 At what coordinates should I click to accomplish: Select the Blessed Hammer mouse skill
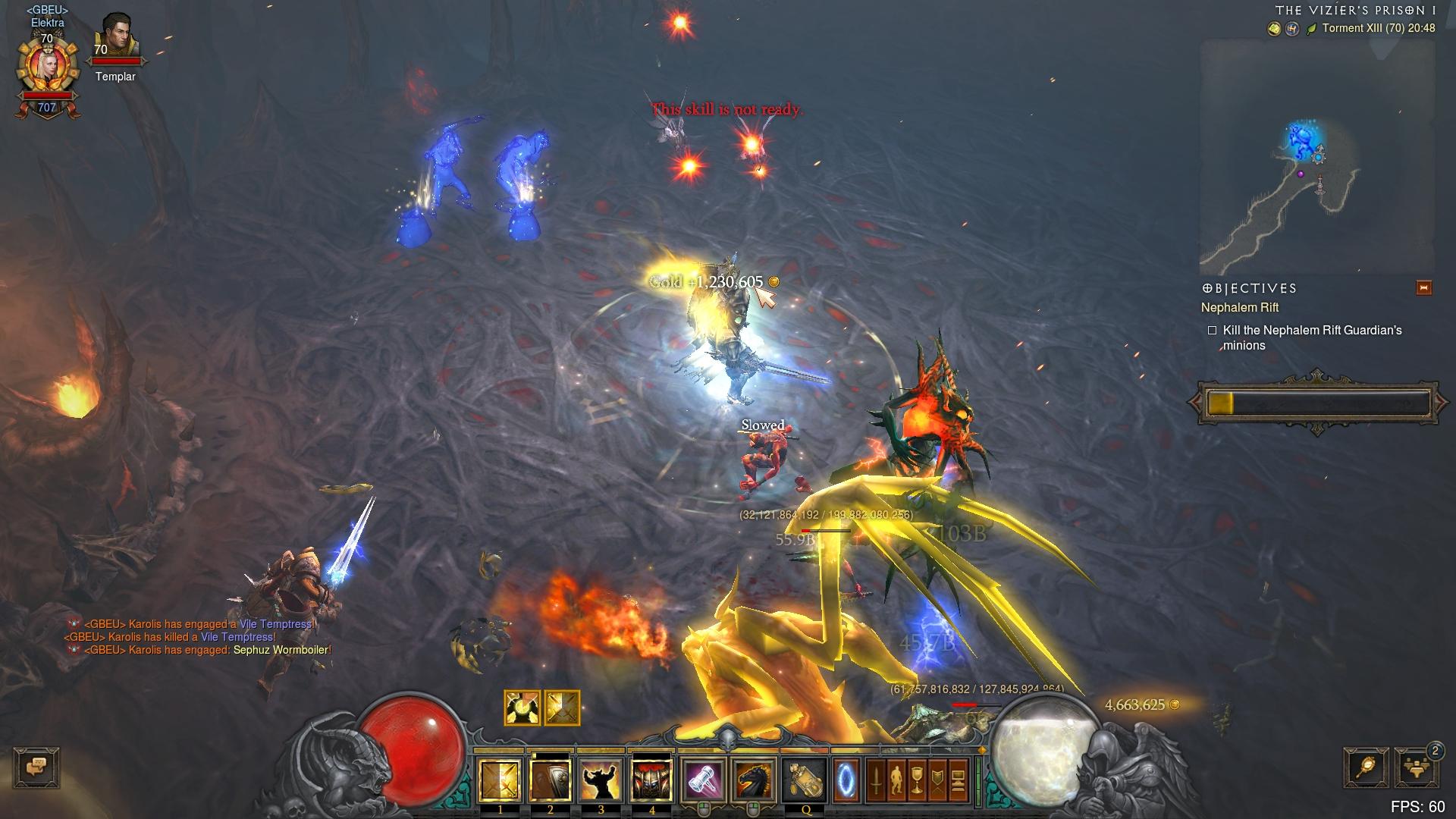[704, 780]
